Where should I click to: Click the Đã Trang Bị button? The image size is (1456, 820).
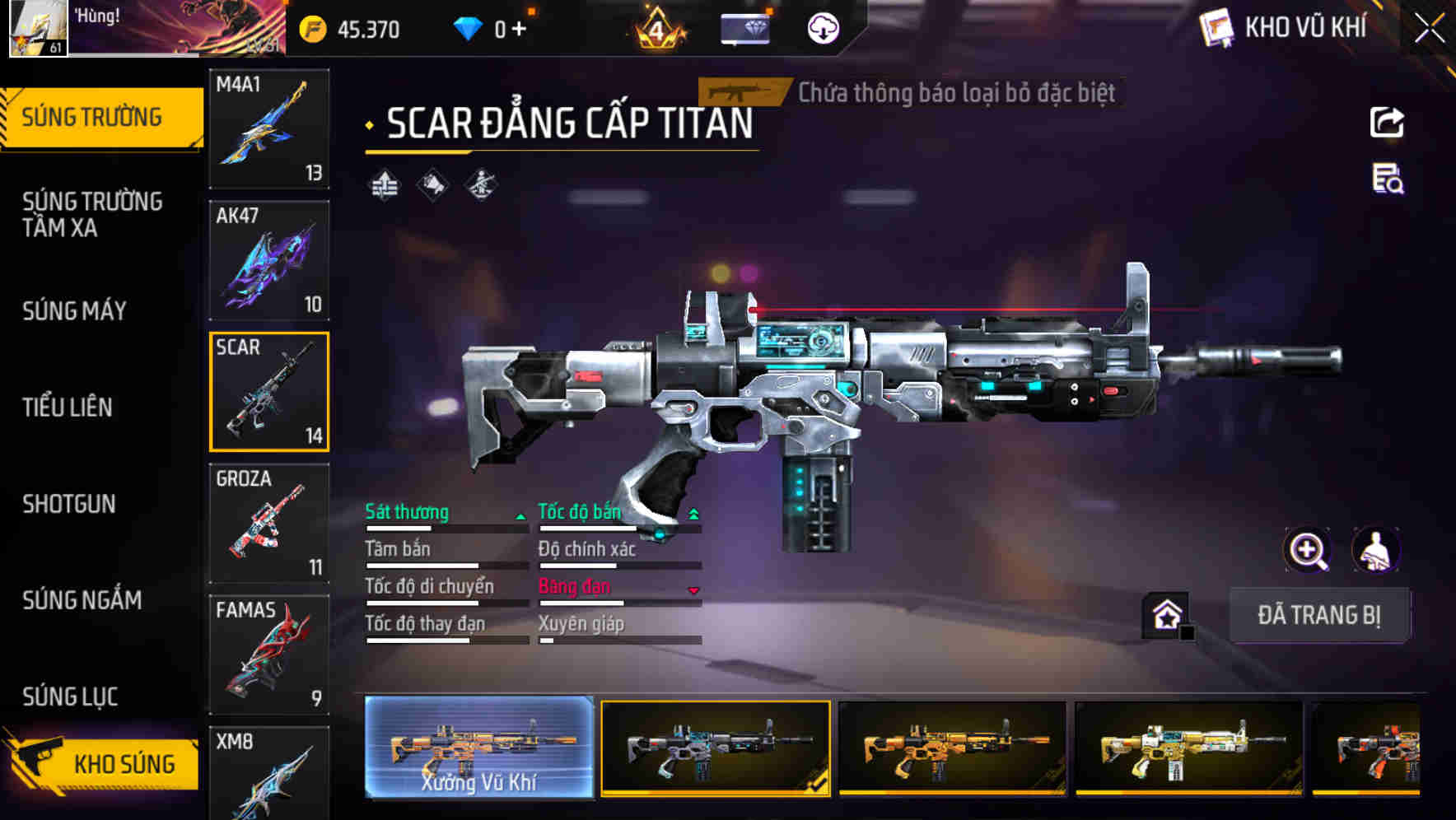(x=1318, y=615)
